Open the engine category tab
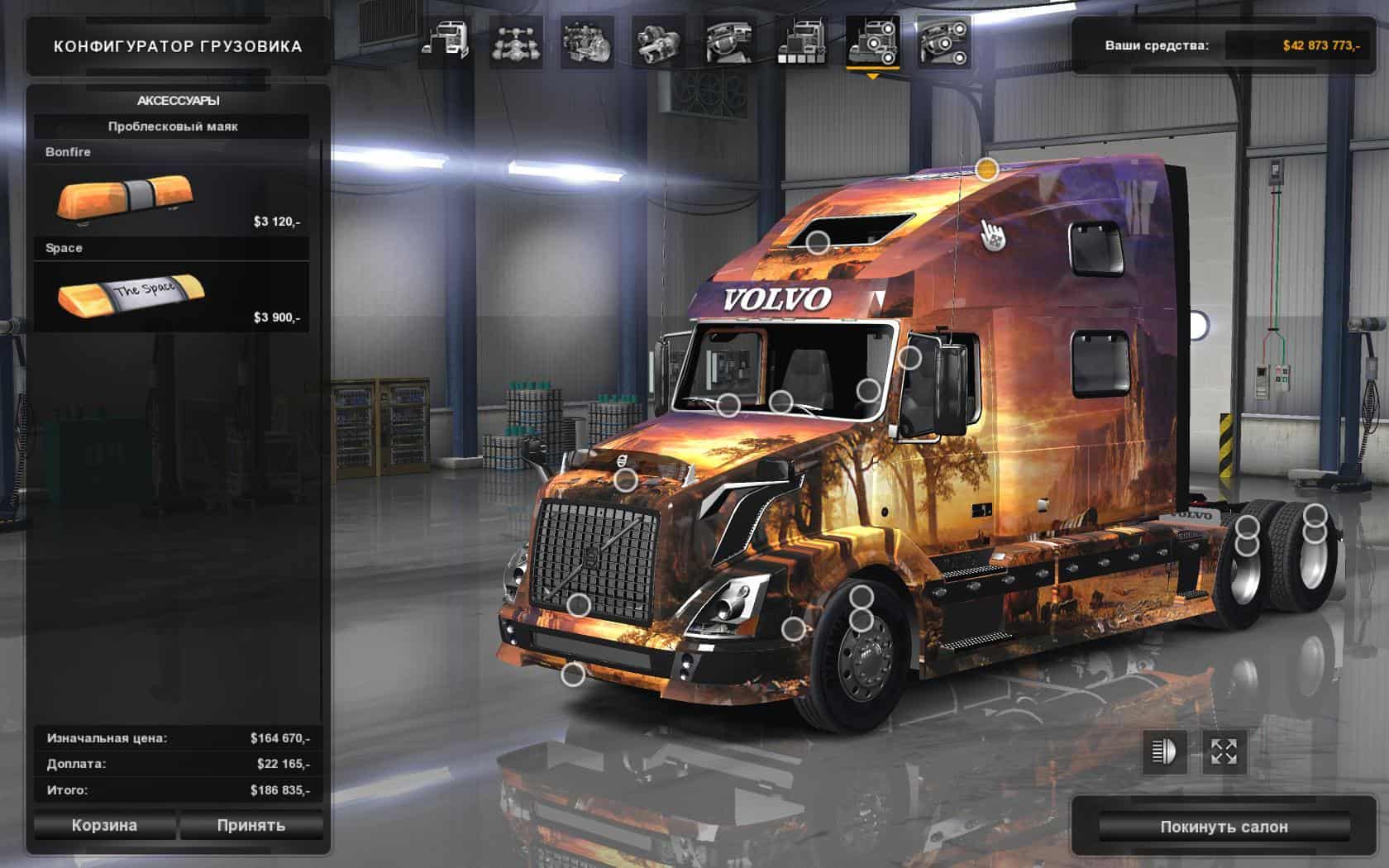Viewport: 1389px width, 868px height. pyautogui.click(x=587, y=41)
